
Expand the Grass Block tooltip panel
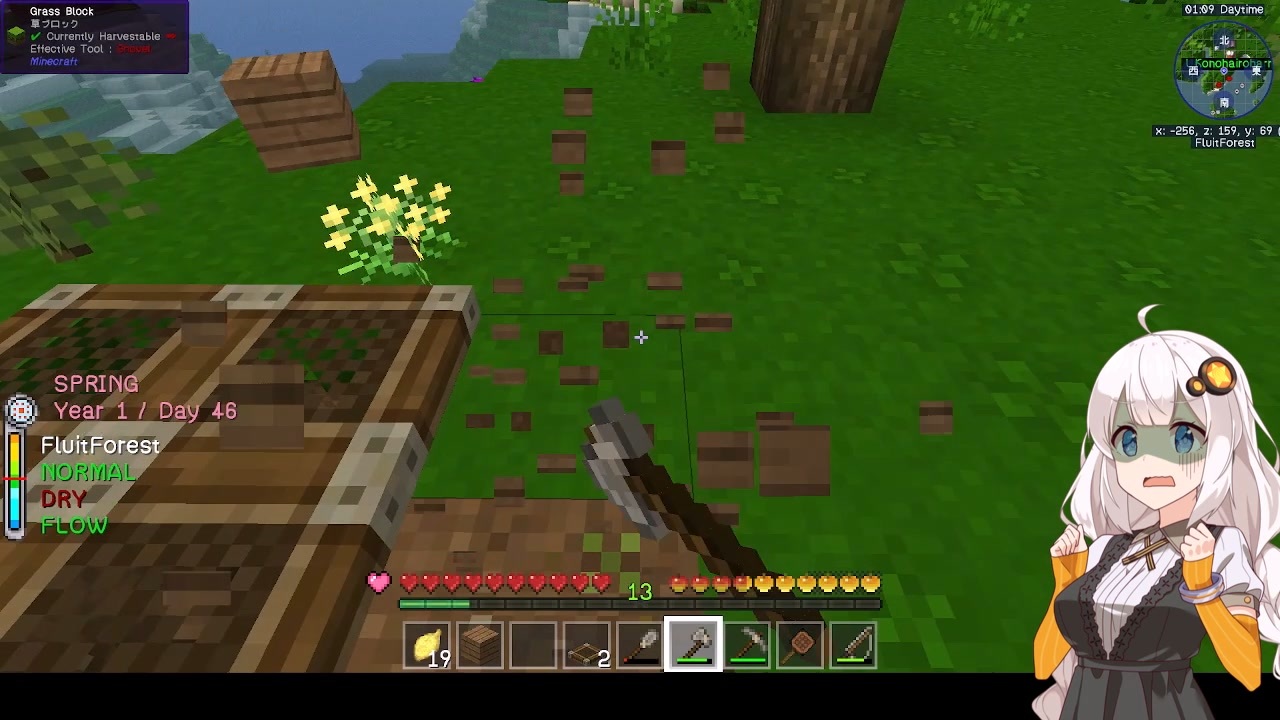point(62,11)
